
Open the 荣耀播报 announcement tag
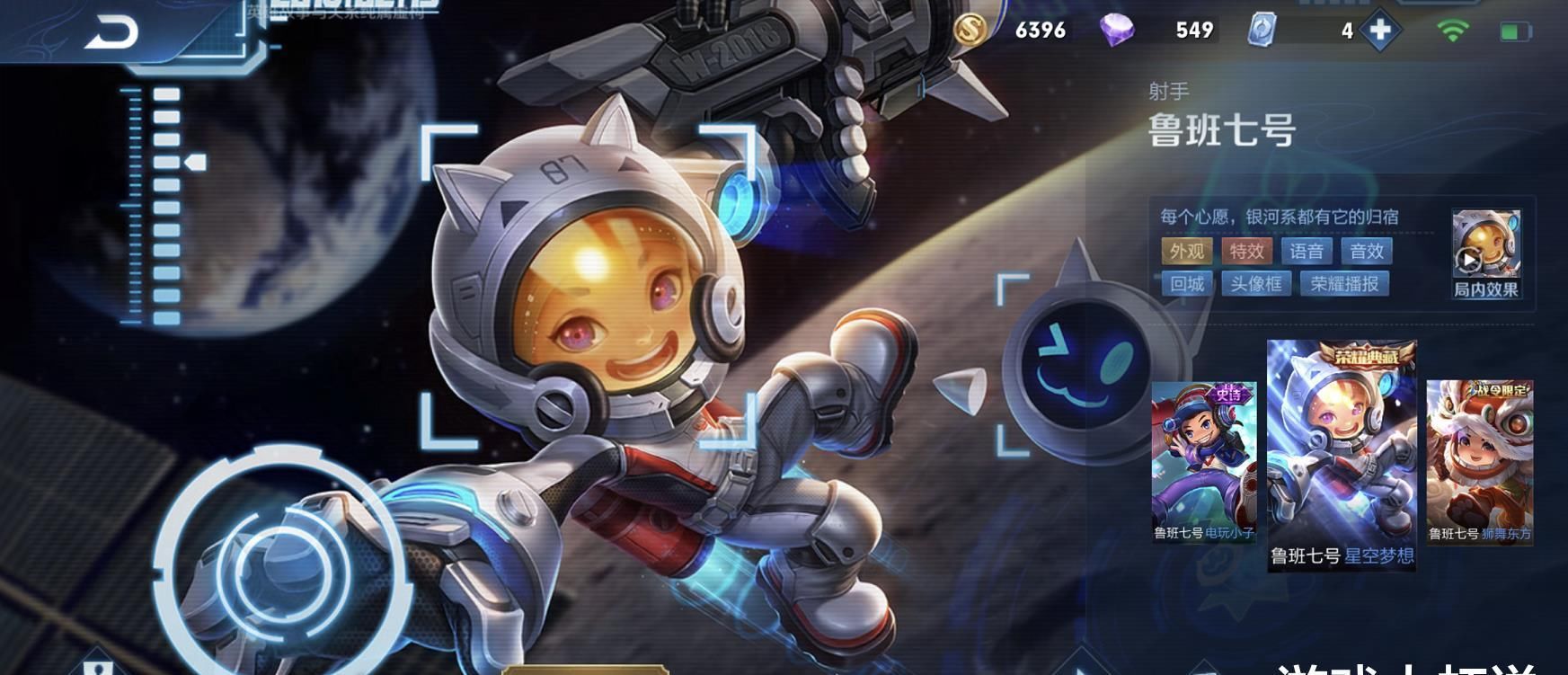(x=1344, y=284)
